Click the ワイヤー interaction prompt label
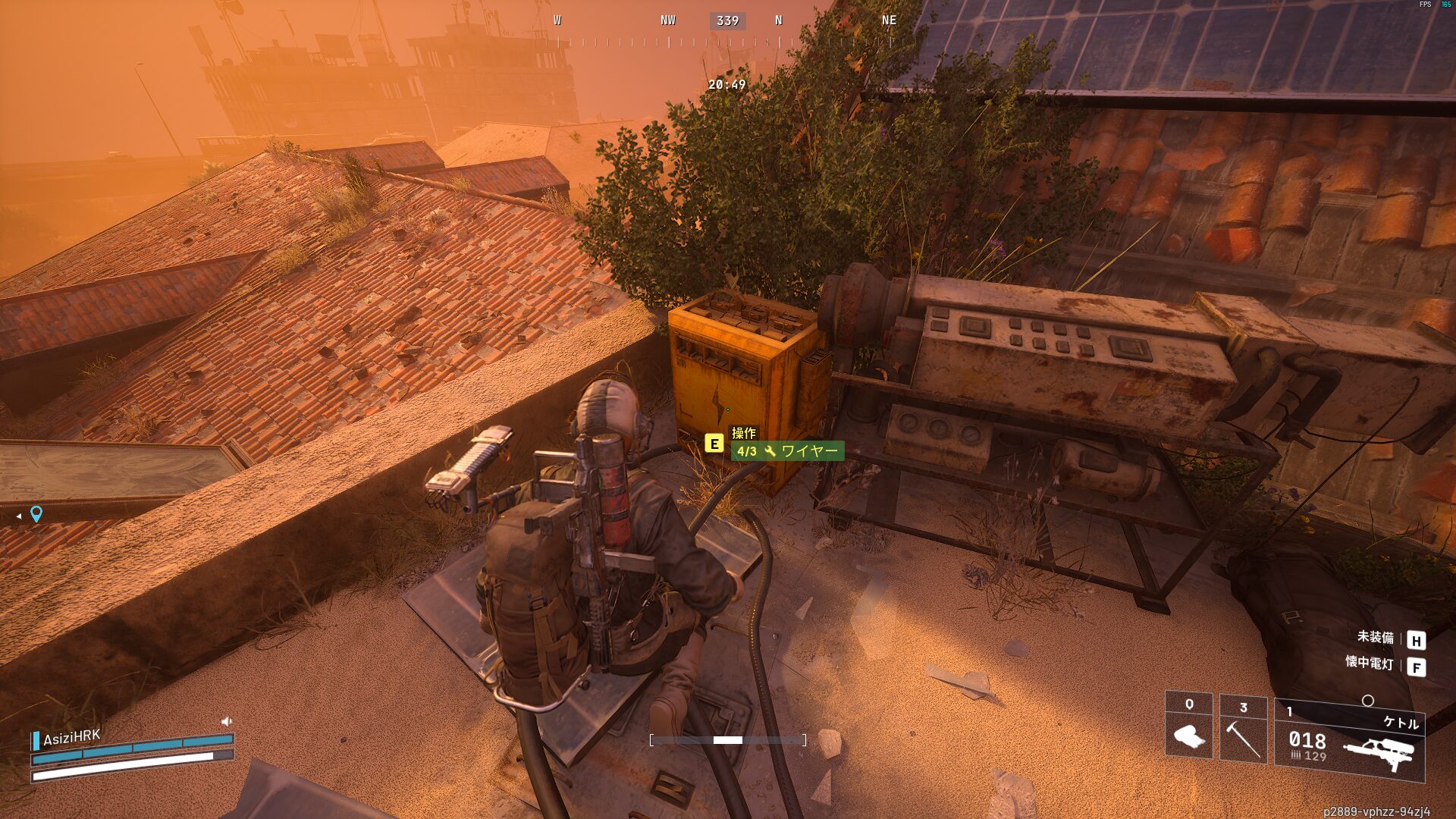 pos(788,451)
